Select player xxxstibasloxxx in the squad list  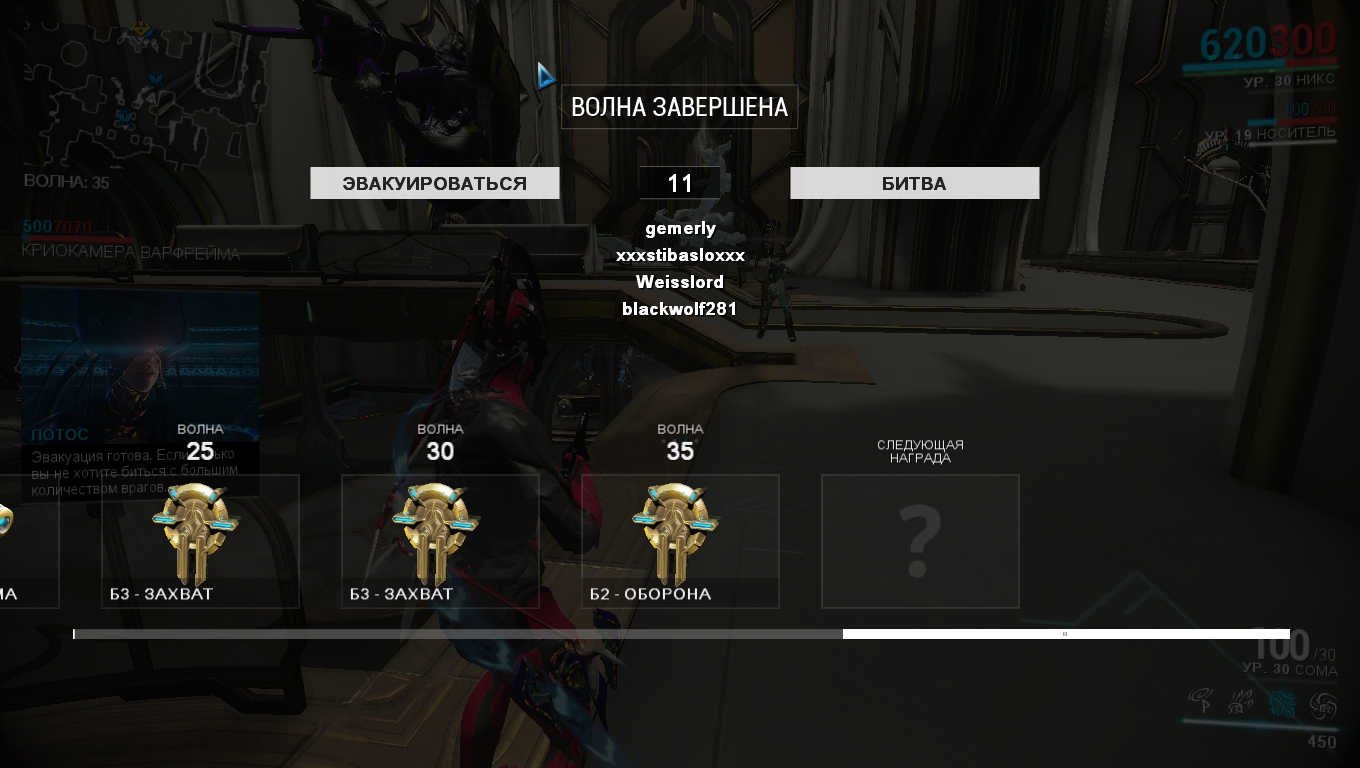pos(680,256)
